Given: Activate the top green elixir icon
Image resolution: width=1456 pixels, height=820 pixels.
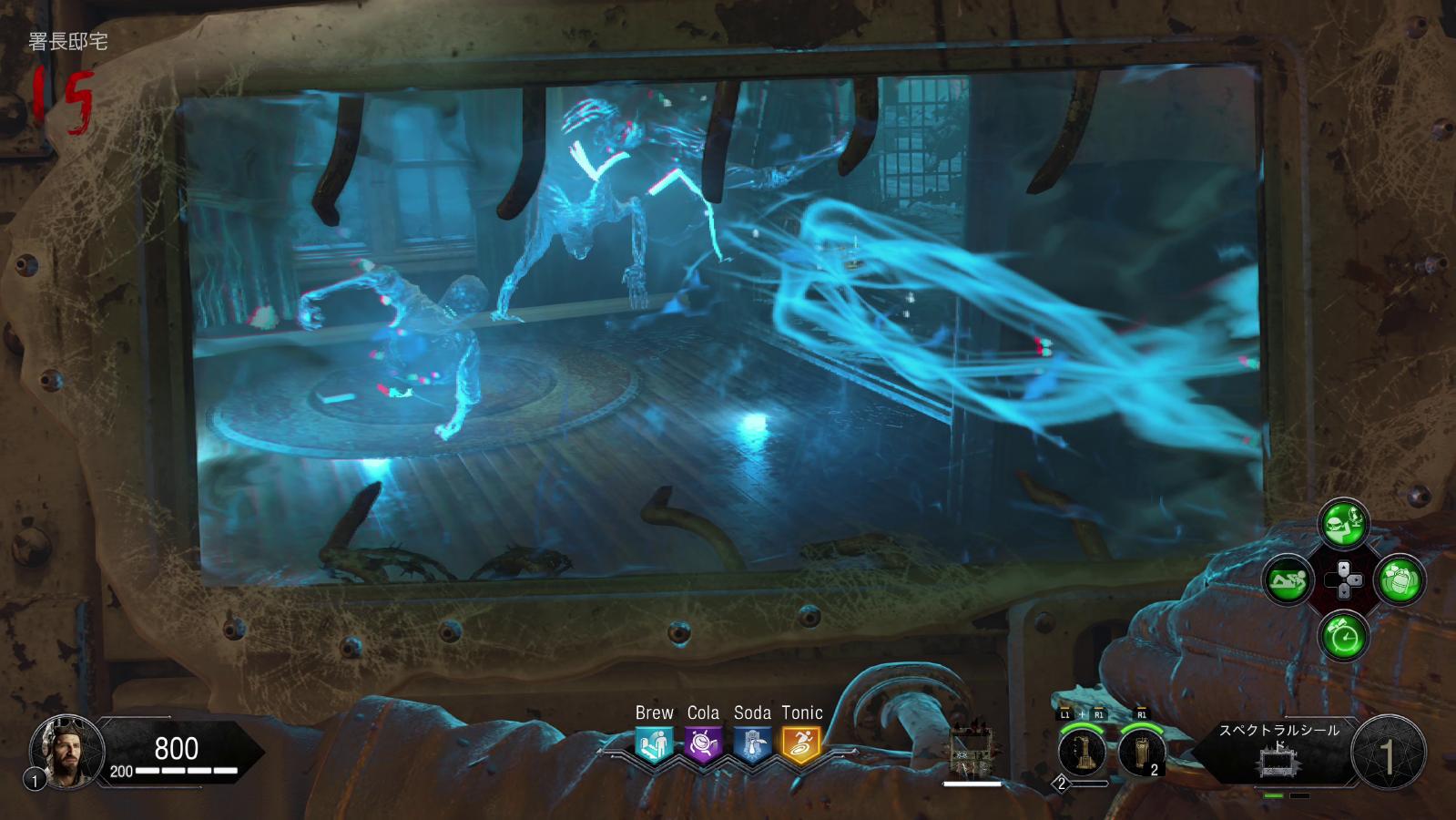Looking at the screenshot, I should [x=1343, y=523].
